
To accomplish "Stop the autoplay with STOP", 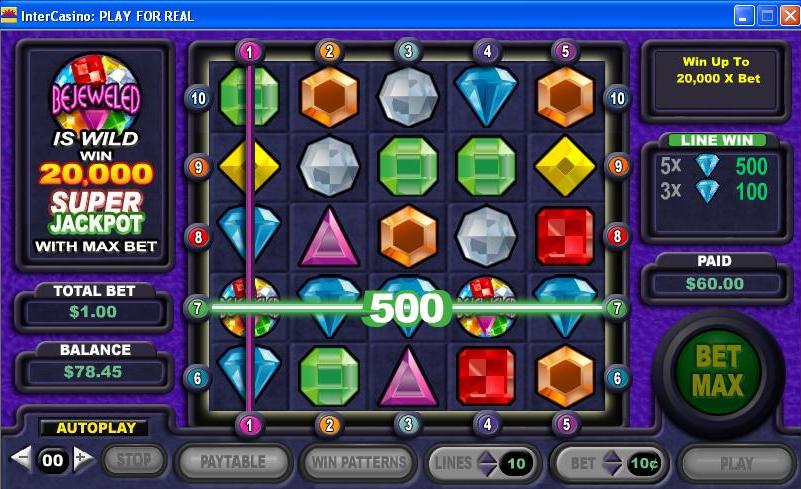I will (132, 461).
